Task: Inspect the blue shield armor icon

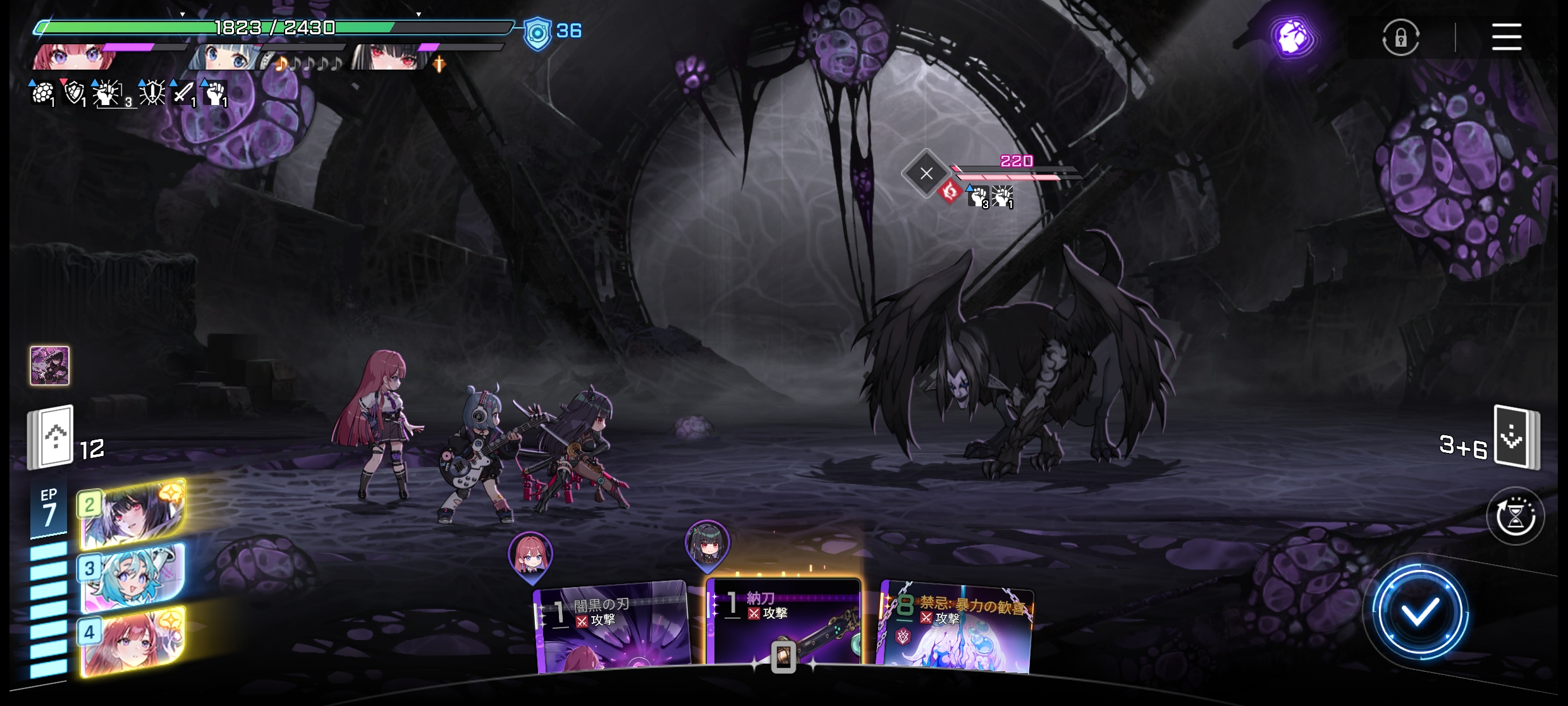Action: point(537,32)
